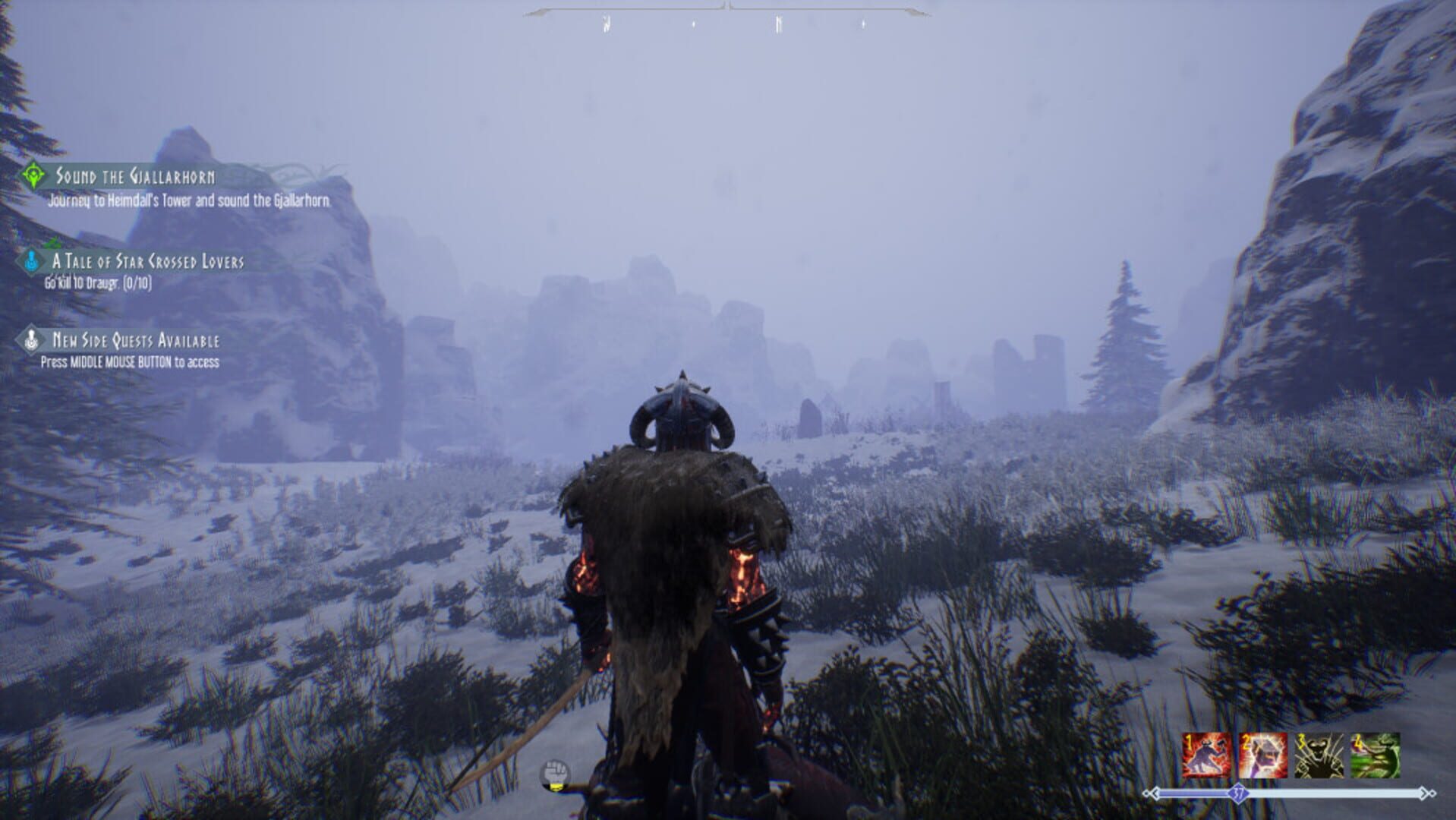Viewport: 1456px width, 820px height.
Task: Click the blue side quest diamond icon
Action: click(x=31, y=260)
